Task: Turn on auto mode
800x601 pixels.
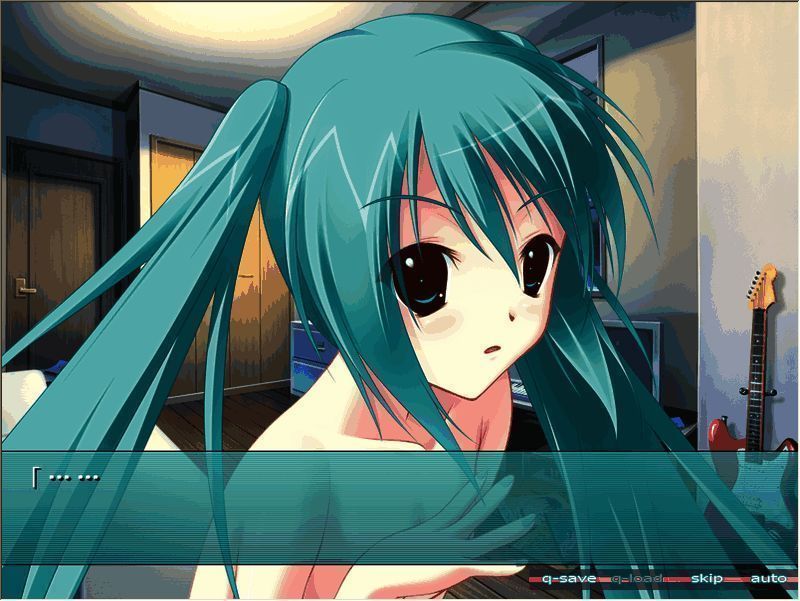Action: click(767, 579)
